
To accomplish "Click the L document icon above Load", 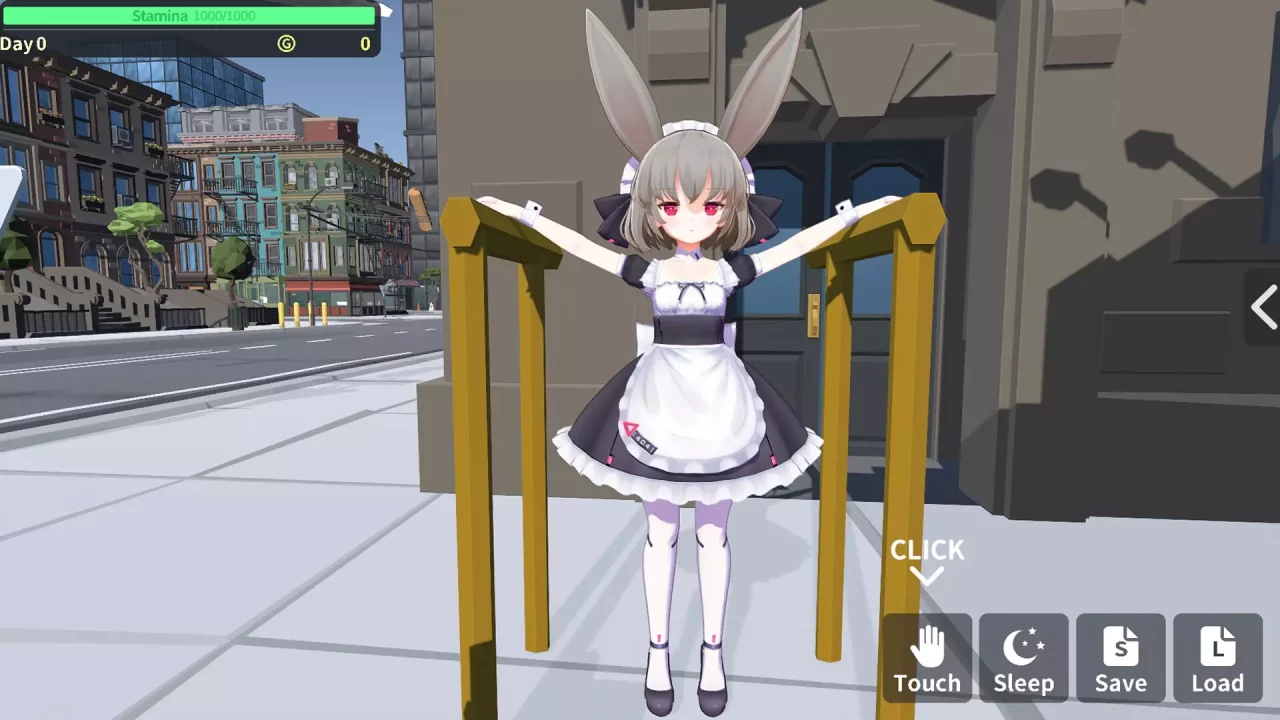I will pyautogui.click(x=1216, y=645).
